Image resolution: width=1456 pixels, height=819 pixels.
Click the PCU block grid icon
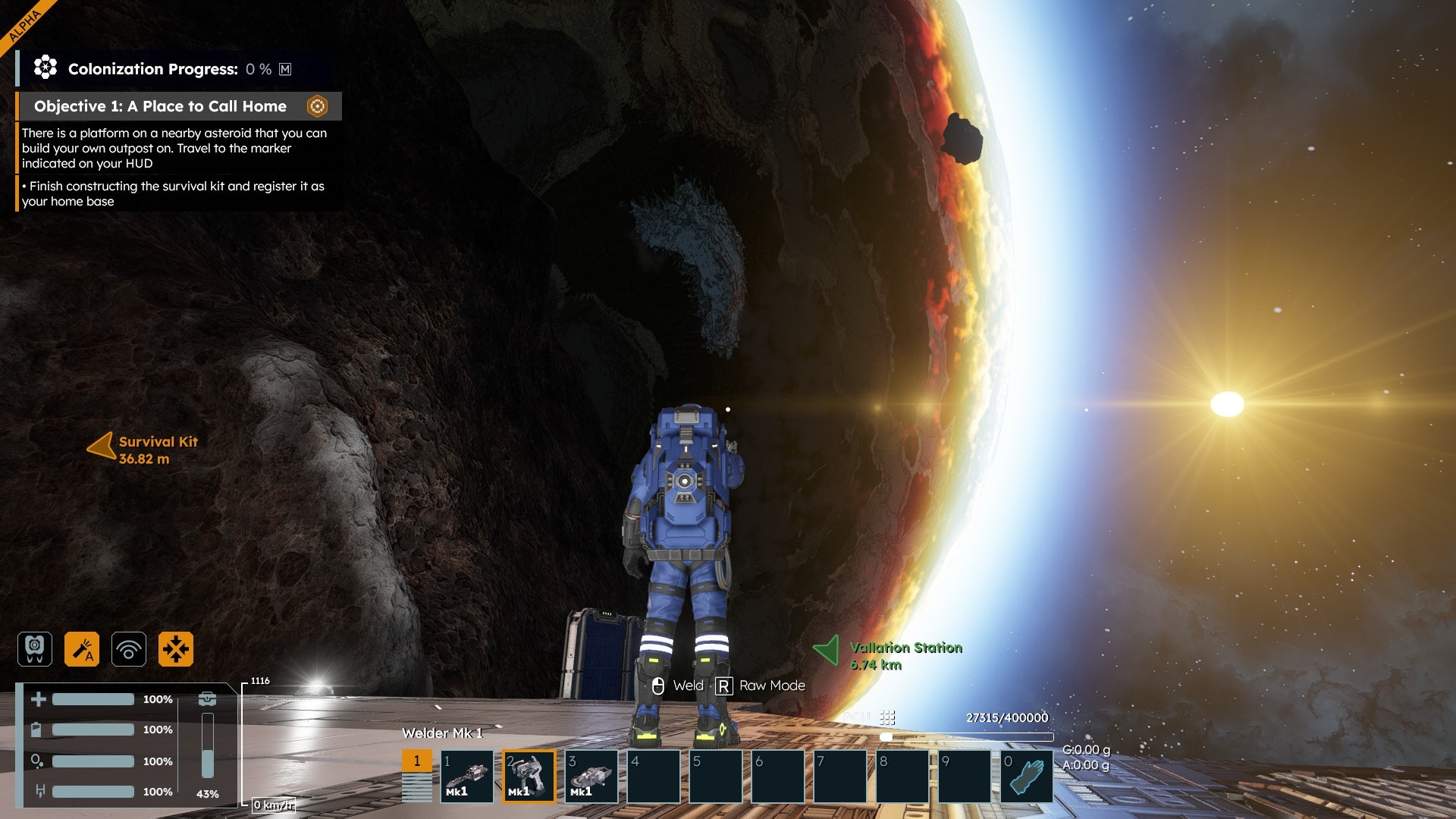[x=886, y=716]
